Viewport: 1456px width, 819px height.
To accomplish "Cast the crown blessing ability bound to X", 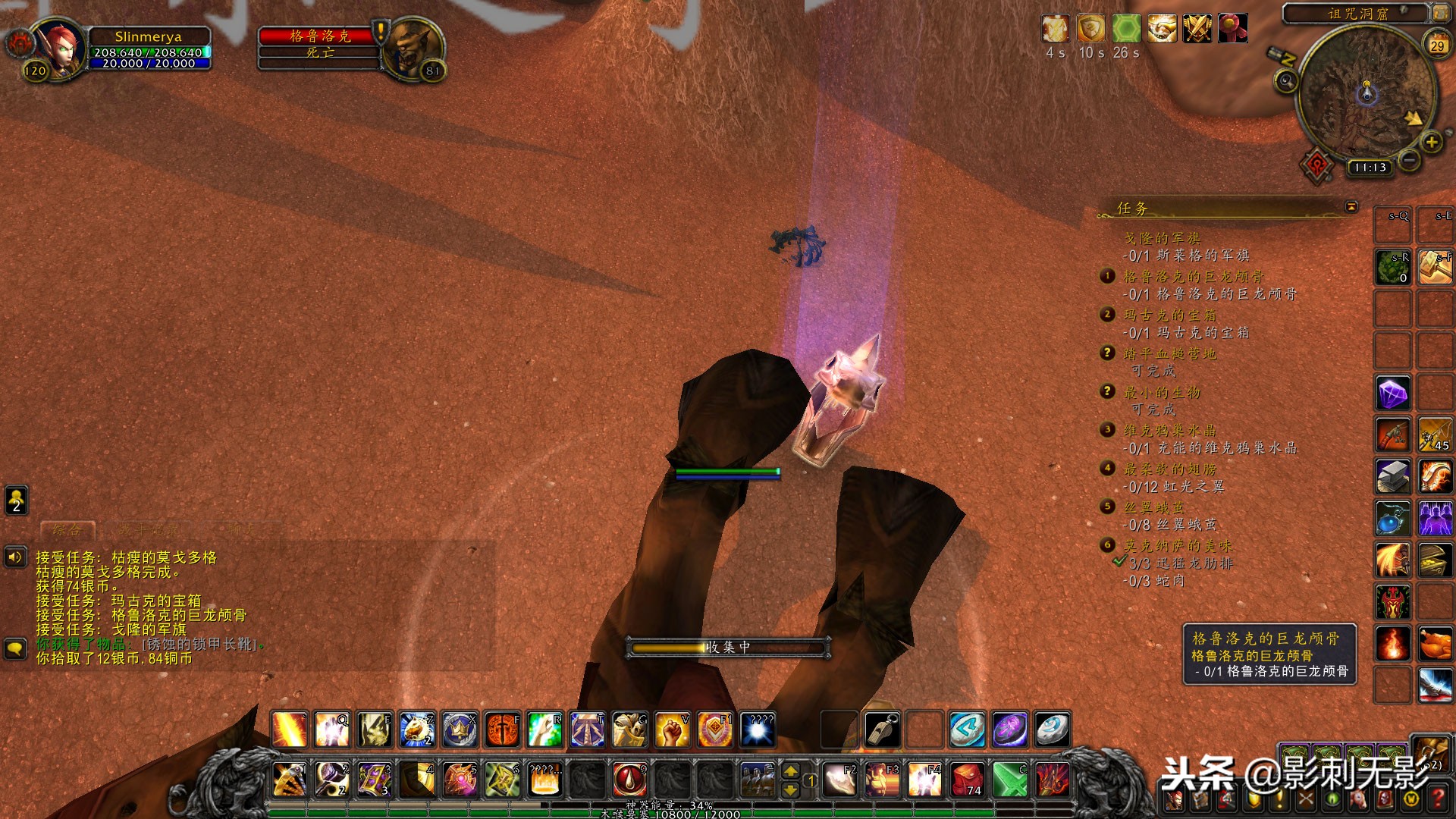I will coord(460,730).
